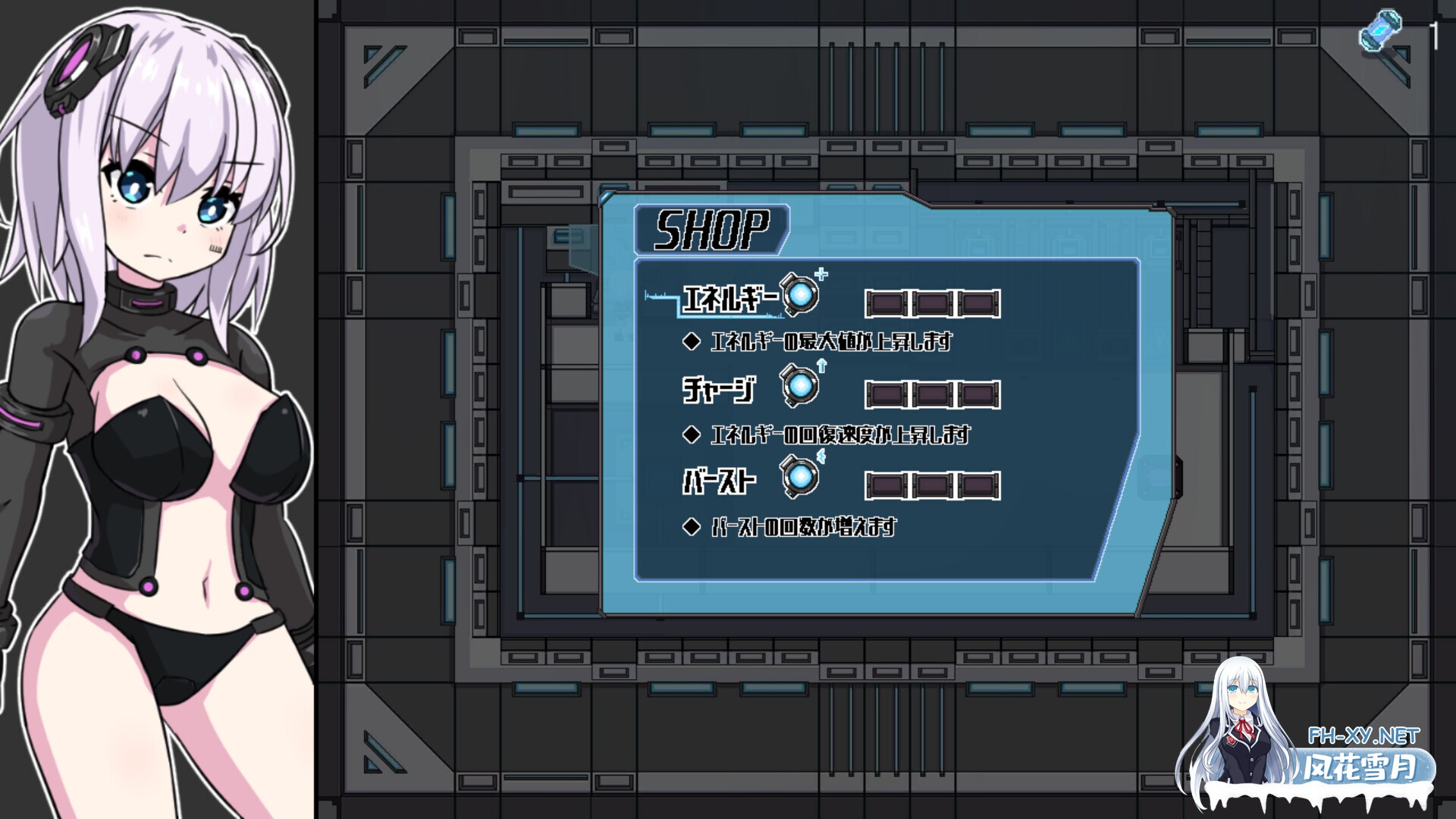This screenshot has width=1456, height=819.
Task: Select the middle チャージ upgrade slot
Action: coord(933,394)
